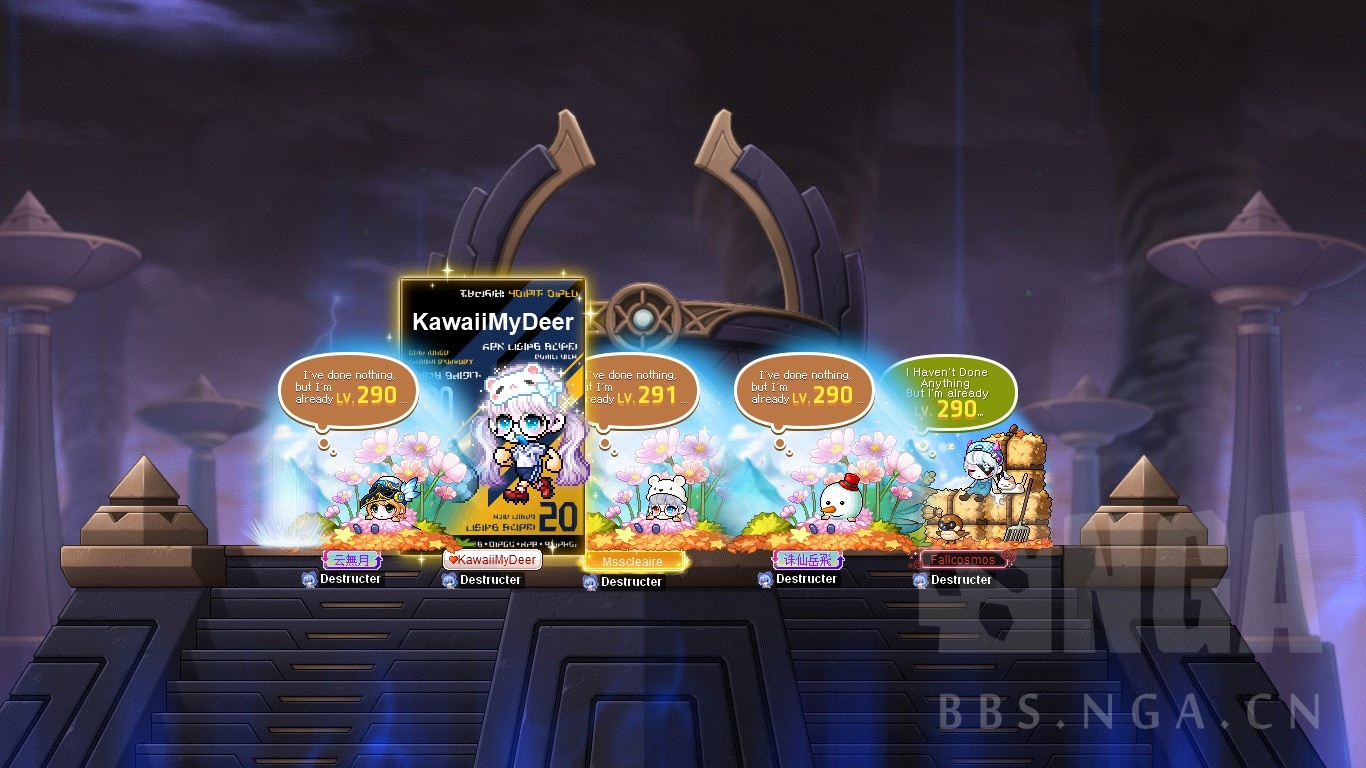Click Msscleaire's LV. 291 speech bubble
Screen dimensions: 1366x768
(x=638, y=392)
